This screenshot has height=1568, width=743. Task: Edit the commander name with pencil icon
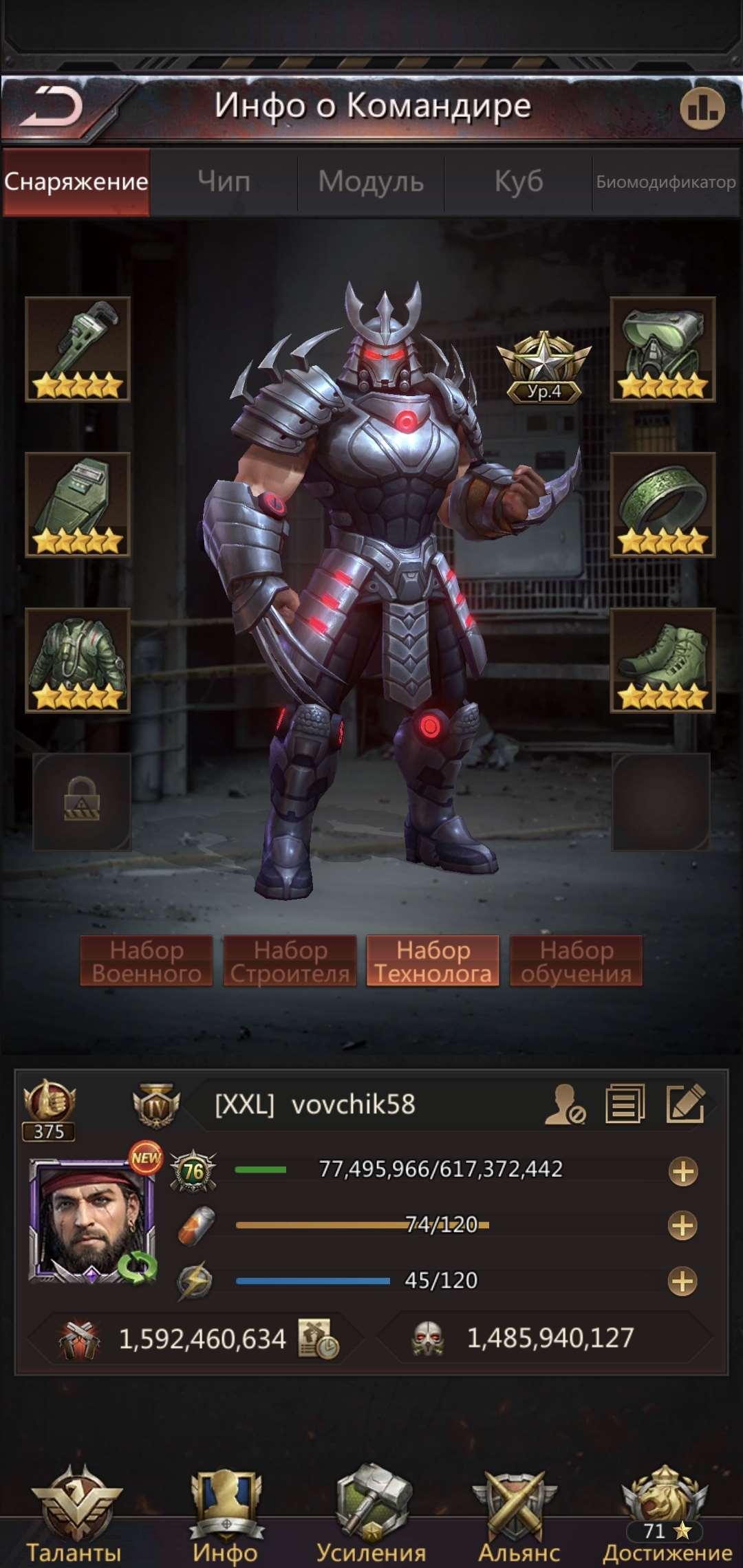coord(685,1104)
